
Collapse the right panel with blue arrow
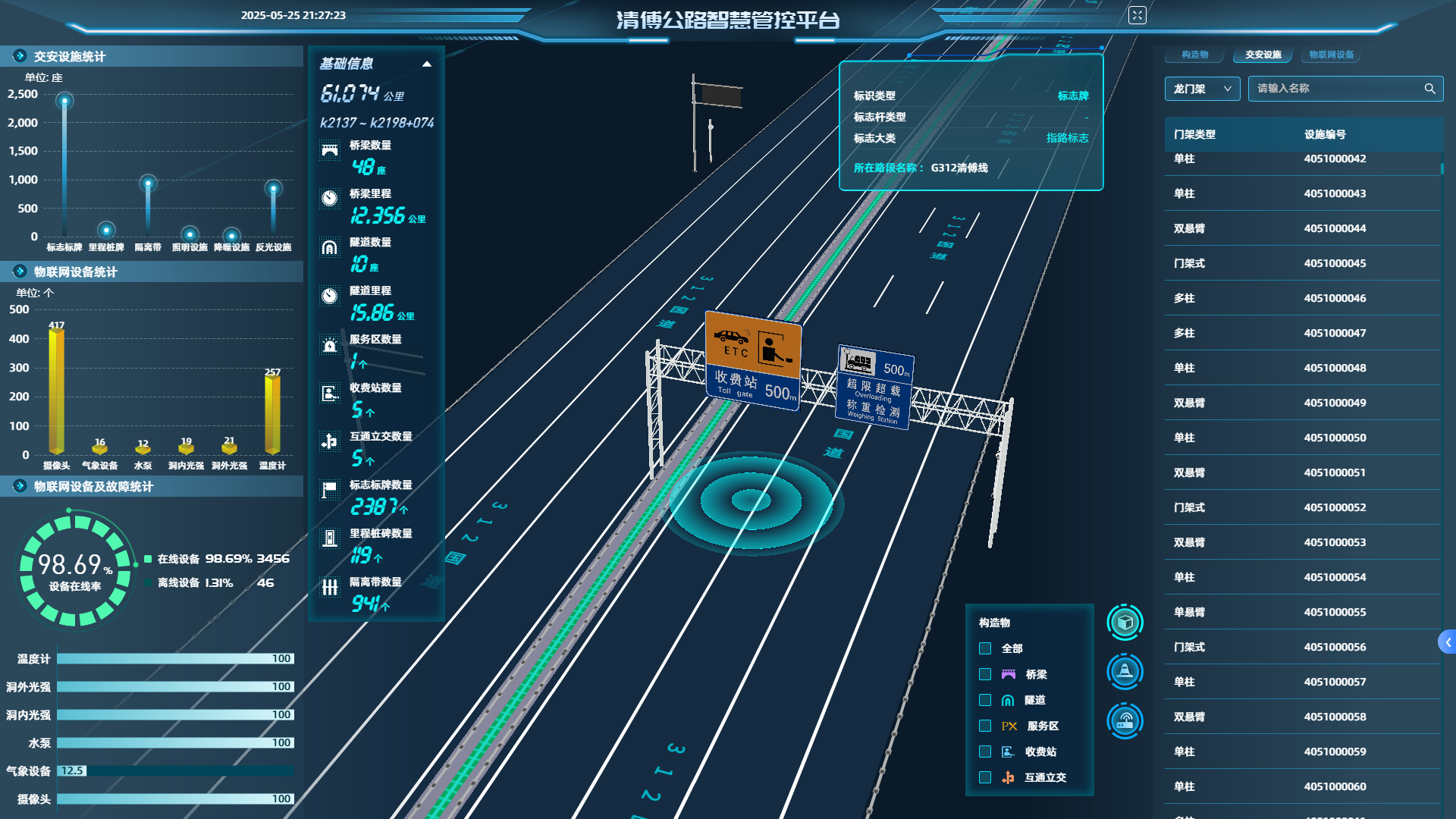[x=1447, y=642]
